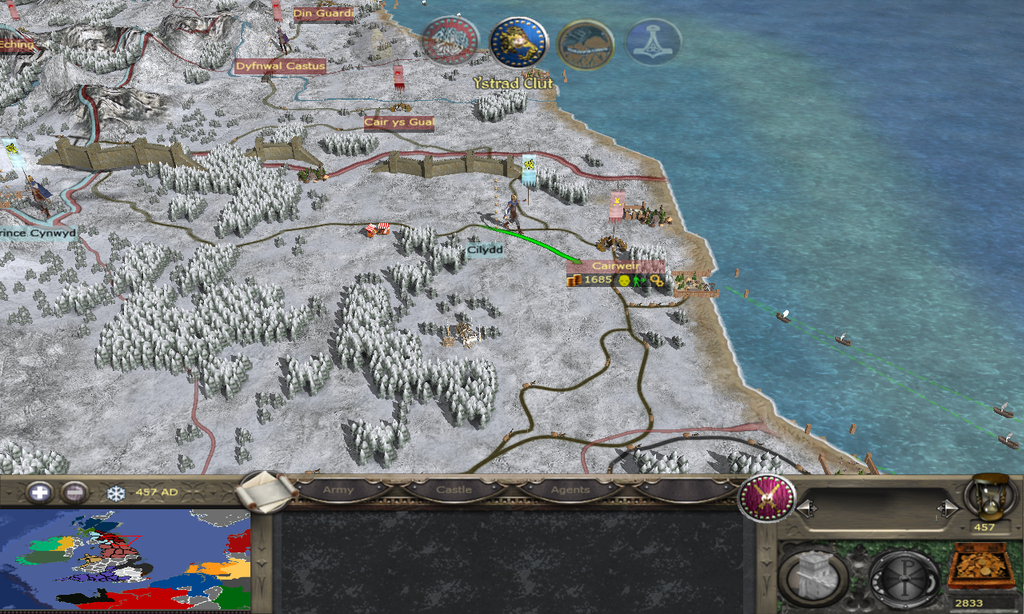Click the campaign overview minimap
Screen dimensions: 1024x614
(125, 561)
